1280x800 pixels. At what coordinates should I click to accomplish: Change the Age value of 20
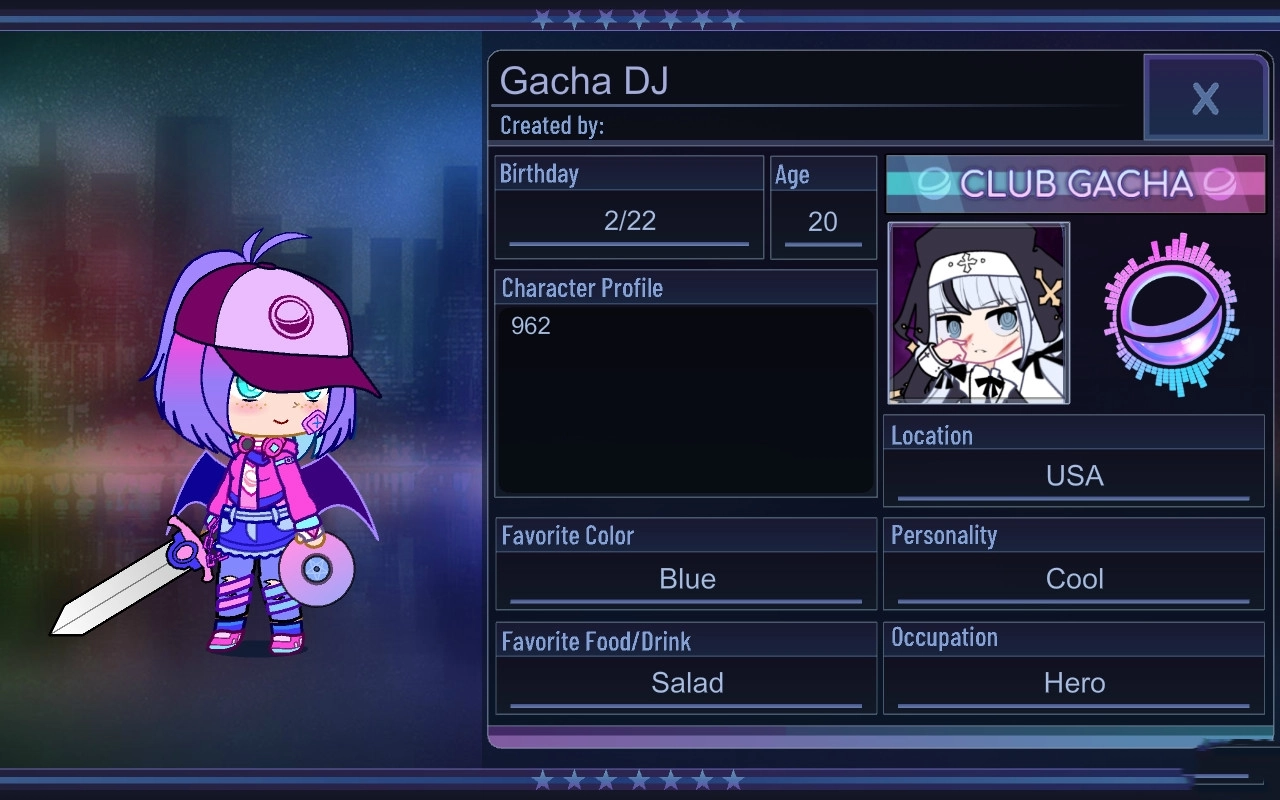click(822, 222)
